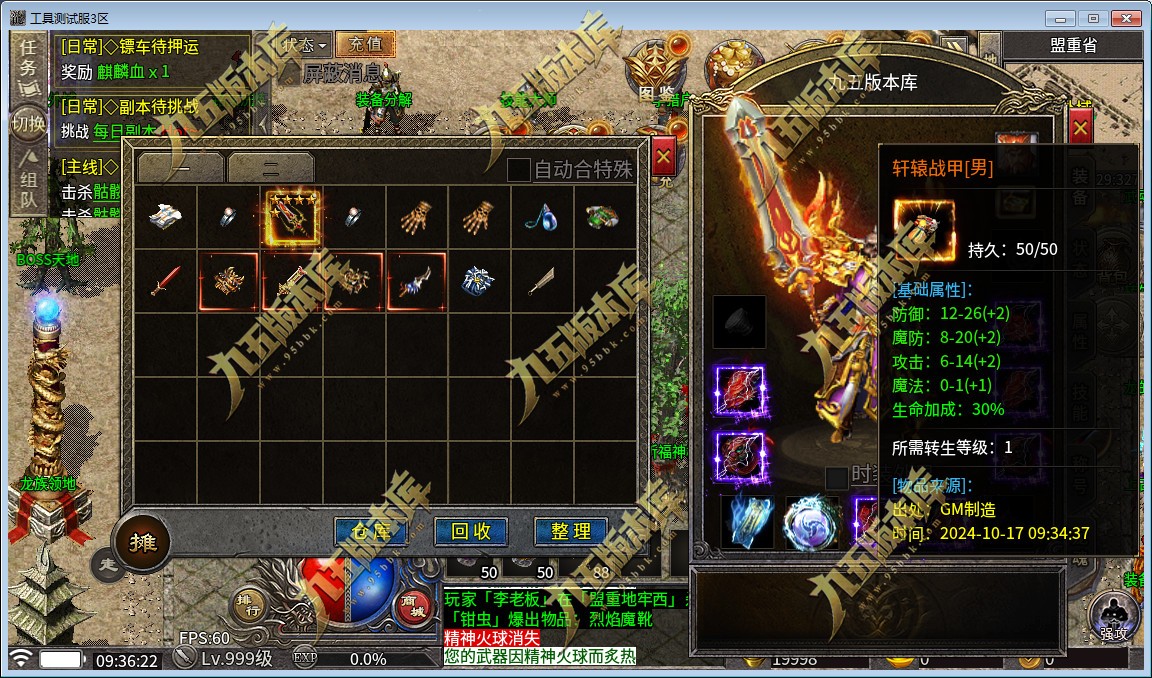The height and width of the screenshot is (678, 1152).
Task: Click the 充值 recharge button
Action: pos(365,44)
